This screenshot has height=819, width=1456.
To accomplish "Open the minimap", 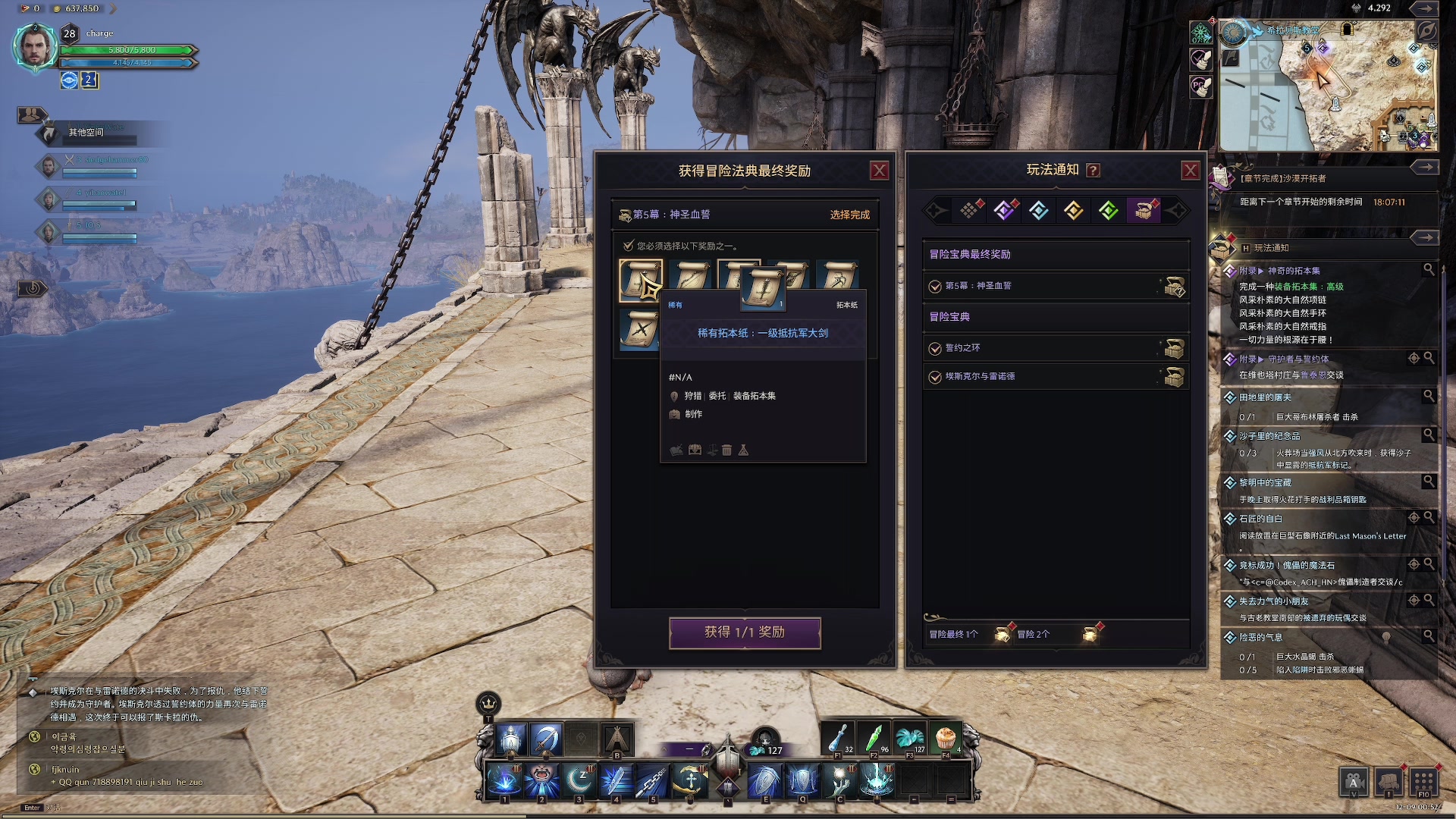I will tap(1327, 85).
